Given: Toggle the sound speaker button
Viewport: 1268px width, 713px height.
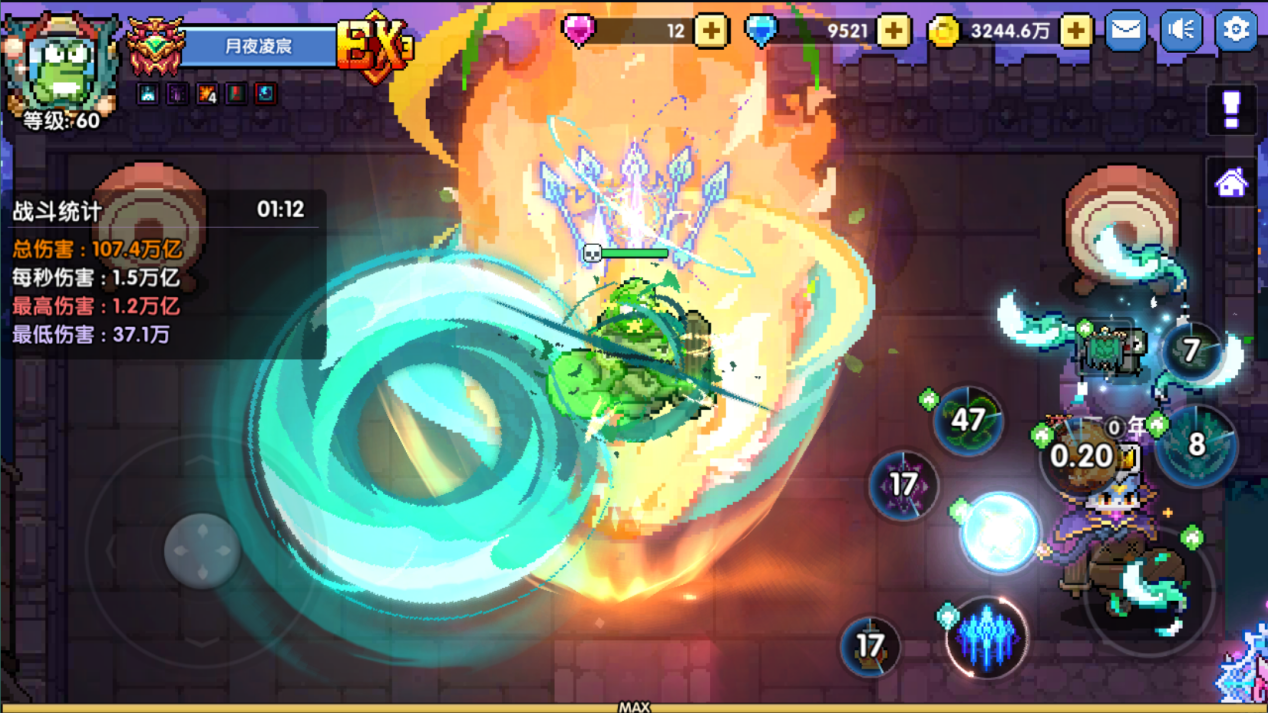Looking at the screenshot, I should 1181,30.
